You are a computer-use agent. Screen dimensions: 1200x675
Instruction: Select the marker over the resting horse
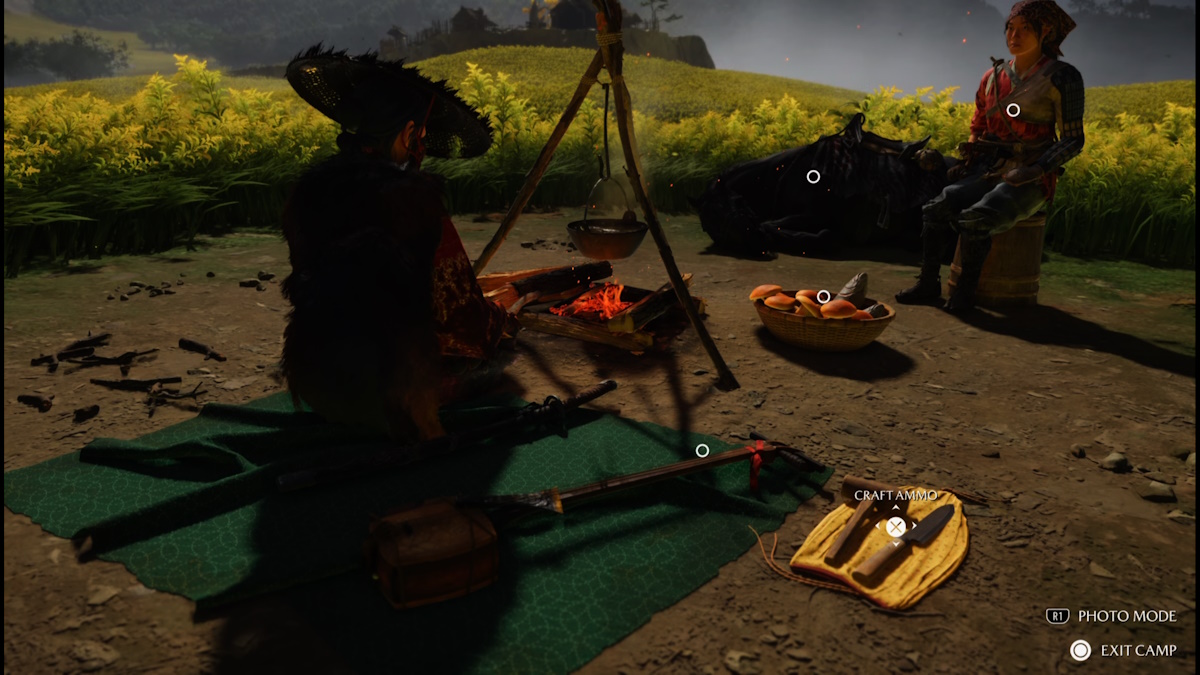[813, 177]
